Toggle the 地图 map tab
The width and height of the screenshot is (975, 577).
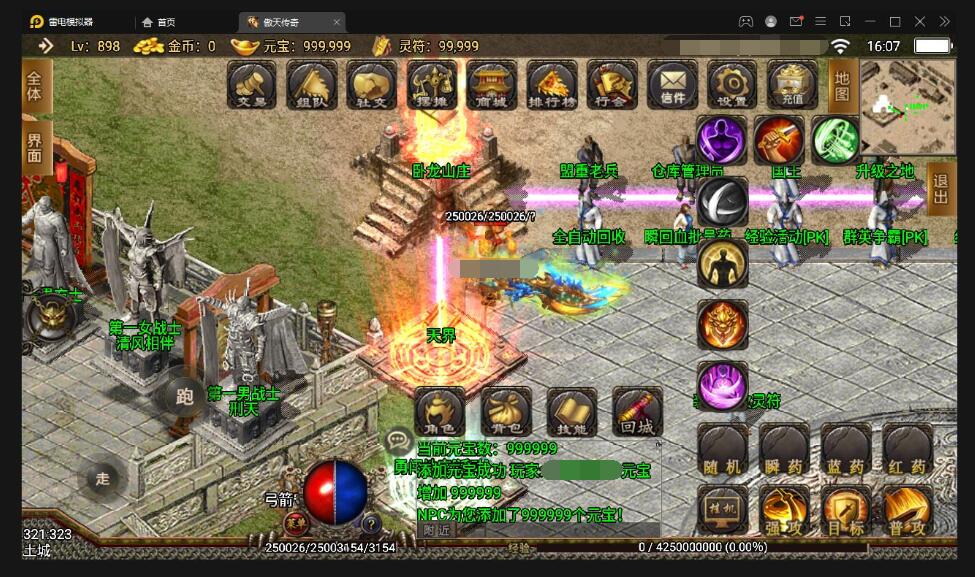pyautogui.click(x=842, y=85)
